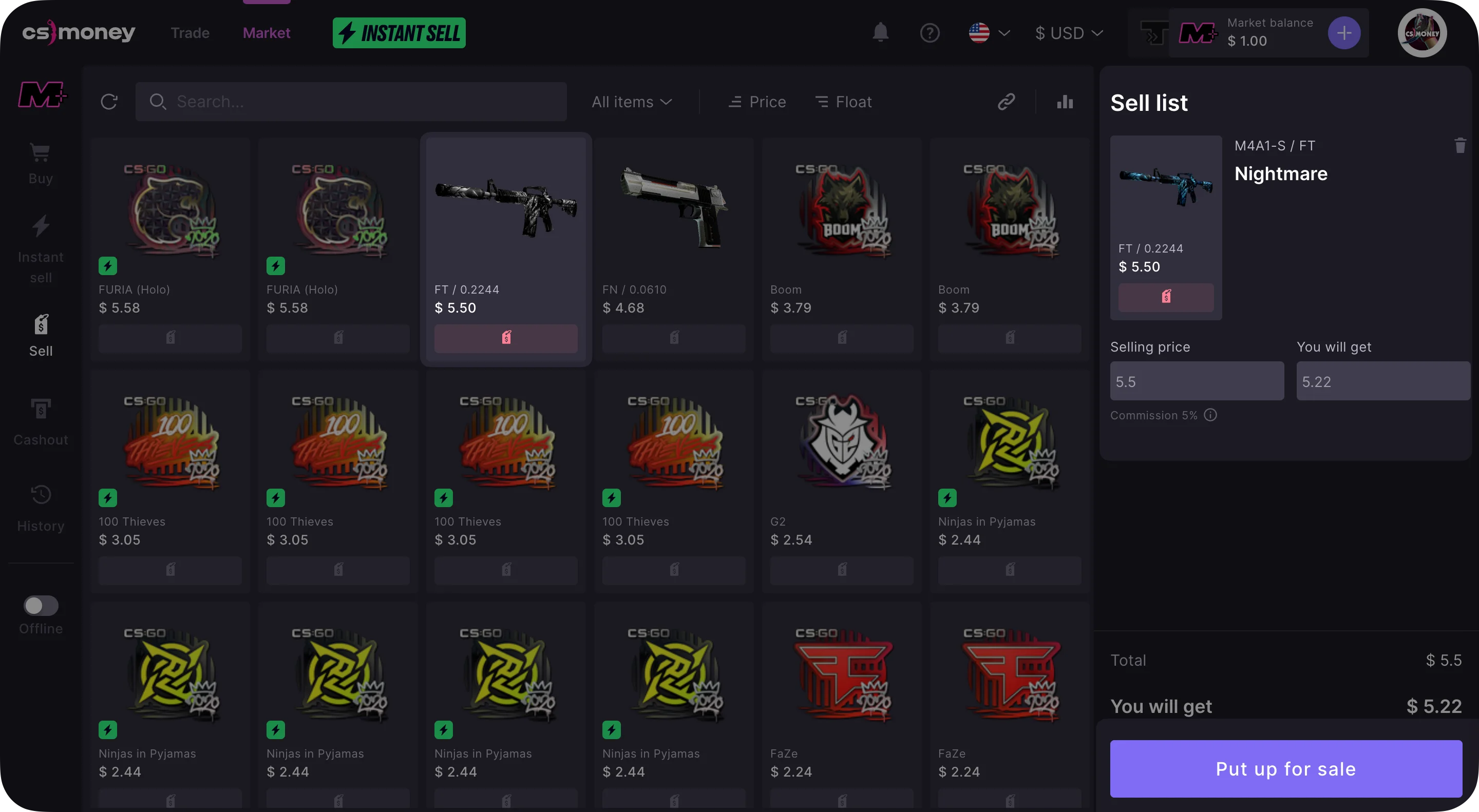1479x812 pixels.
Task: Open the Trade tab
Action: click(190, 33)
